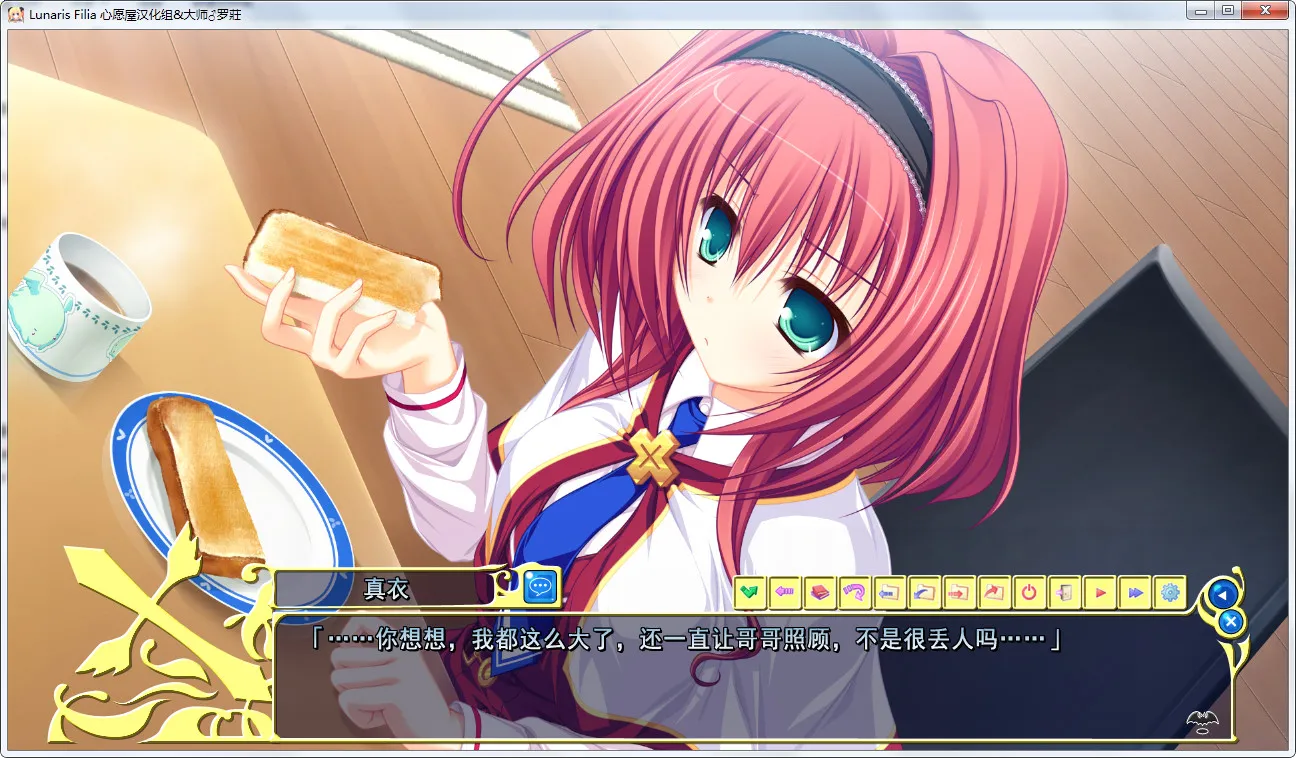The width and height of the screenshot is (1296, 758).
Task: Activate the blue fast-forward skip button
Action: (x=1134, y=593)
